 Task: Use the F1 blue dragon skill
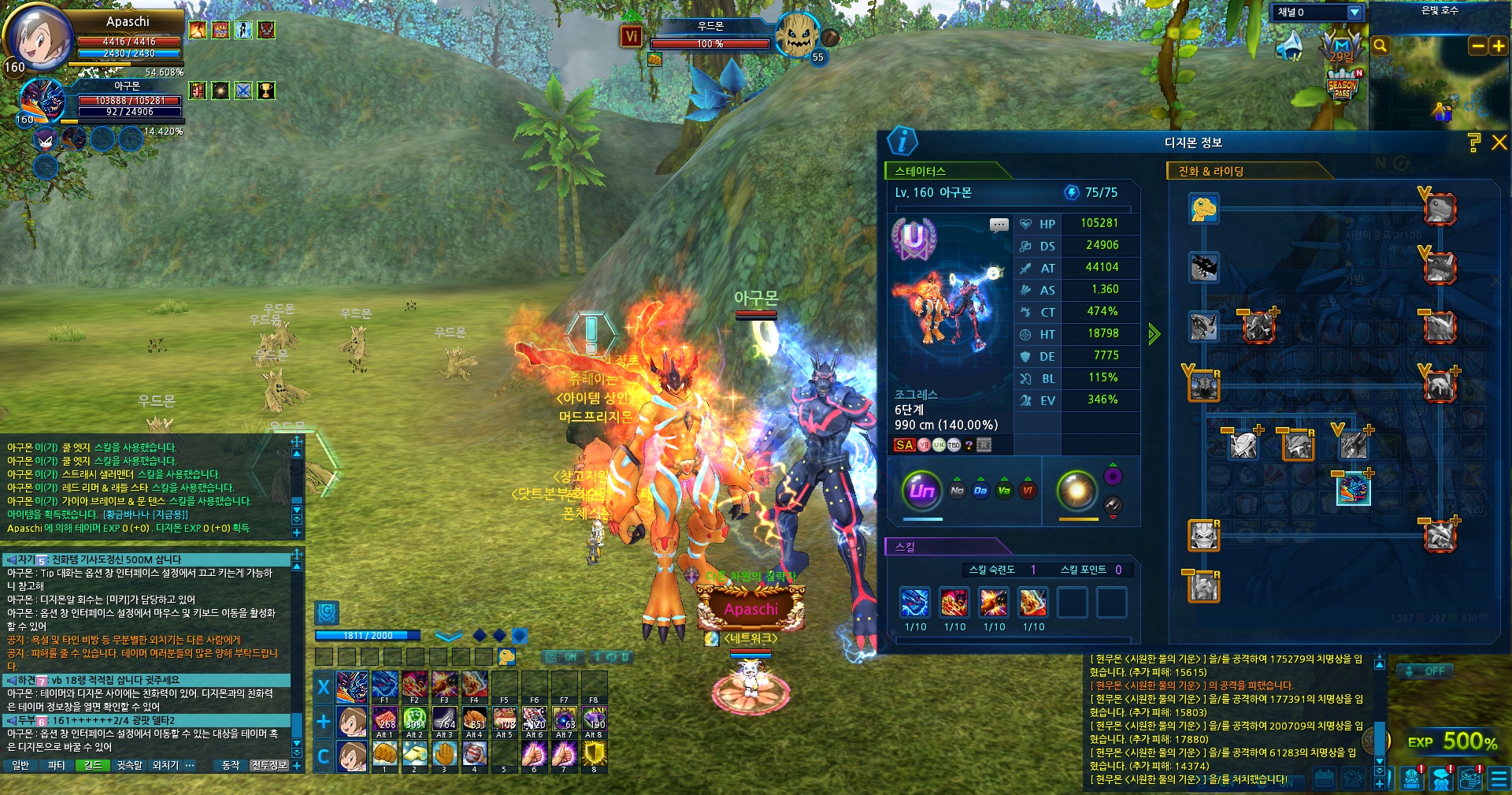pyautogui.click(x=384, y=685)
